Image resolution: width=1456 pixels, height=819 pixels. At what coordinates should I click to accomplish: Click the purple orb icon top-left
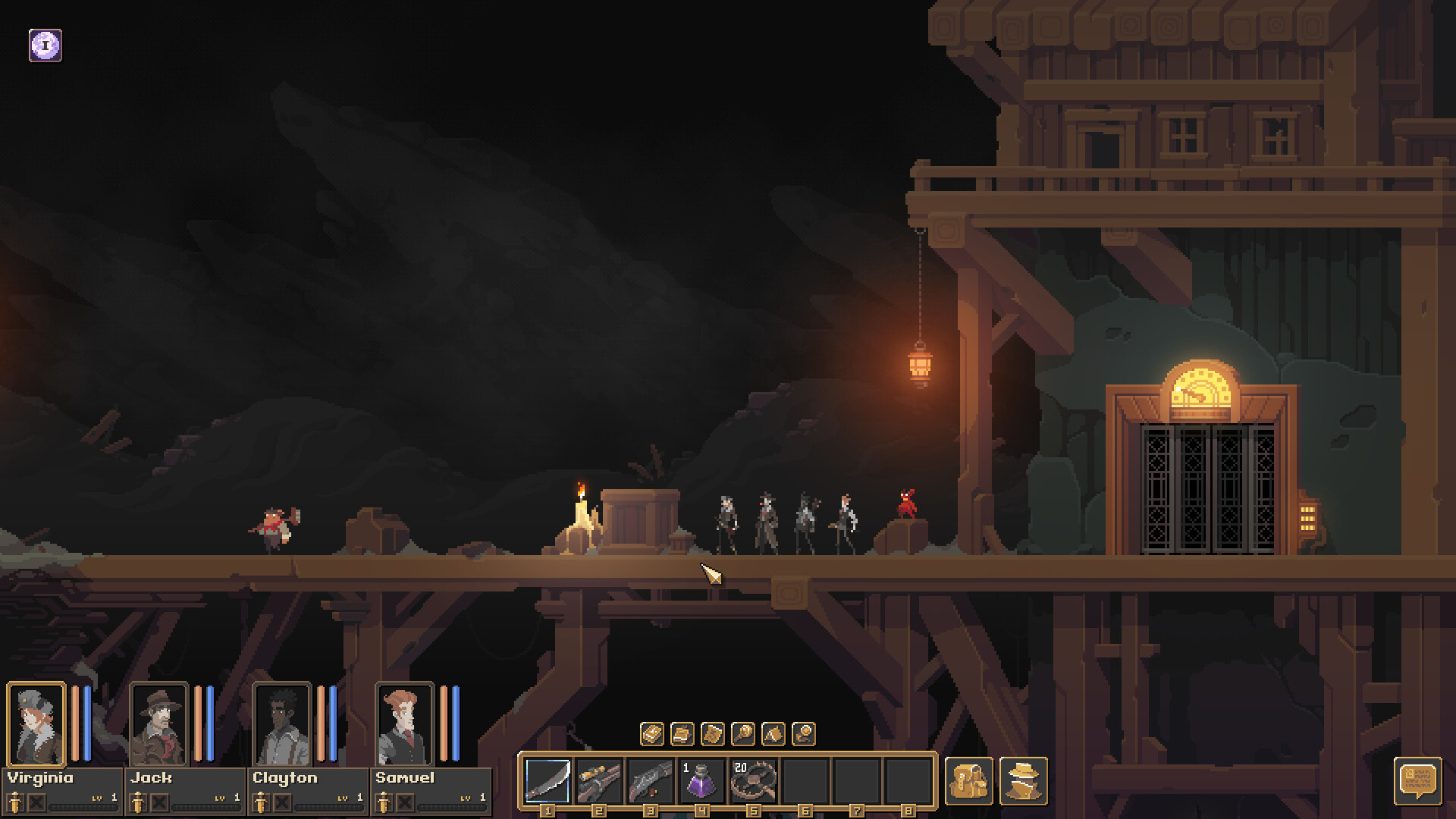44,44
